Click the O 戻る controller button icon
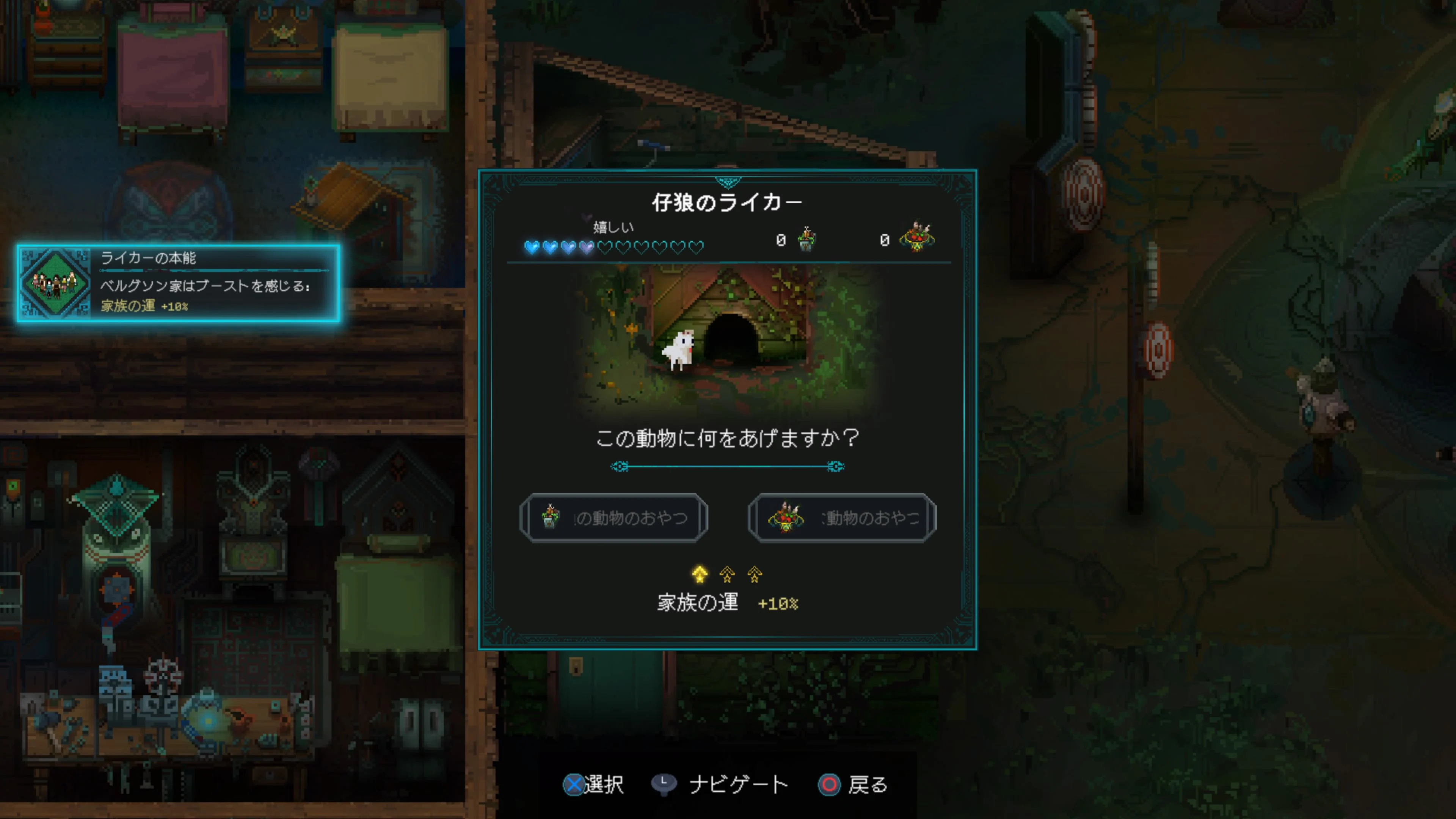The image size is (1456, 819). 829,784
